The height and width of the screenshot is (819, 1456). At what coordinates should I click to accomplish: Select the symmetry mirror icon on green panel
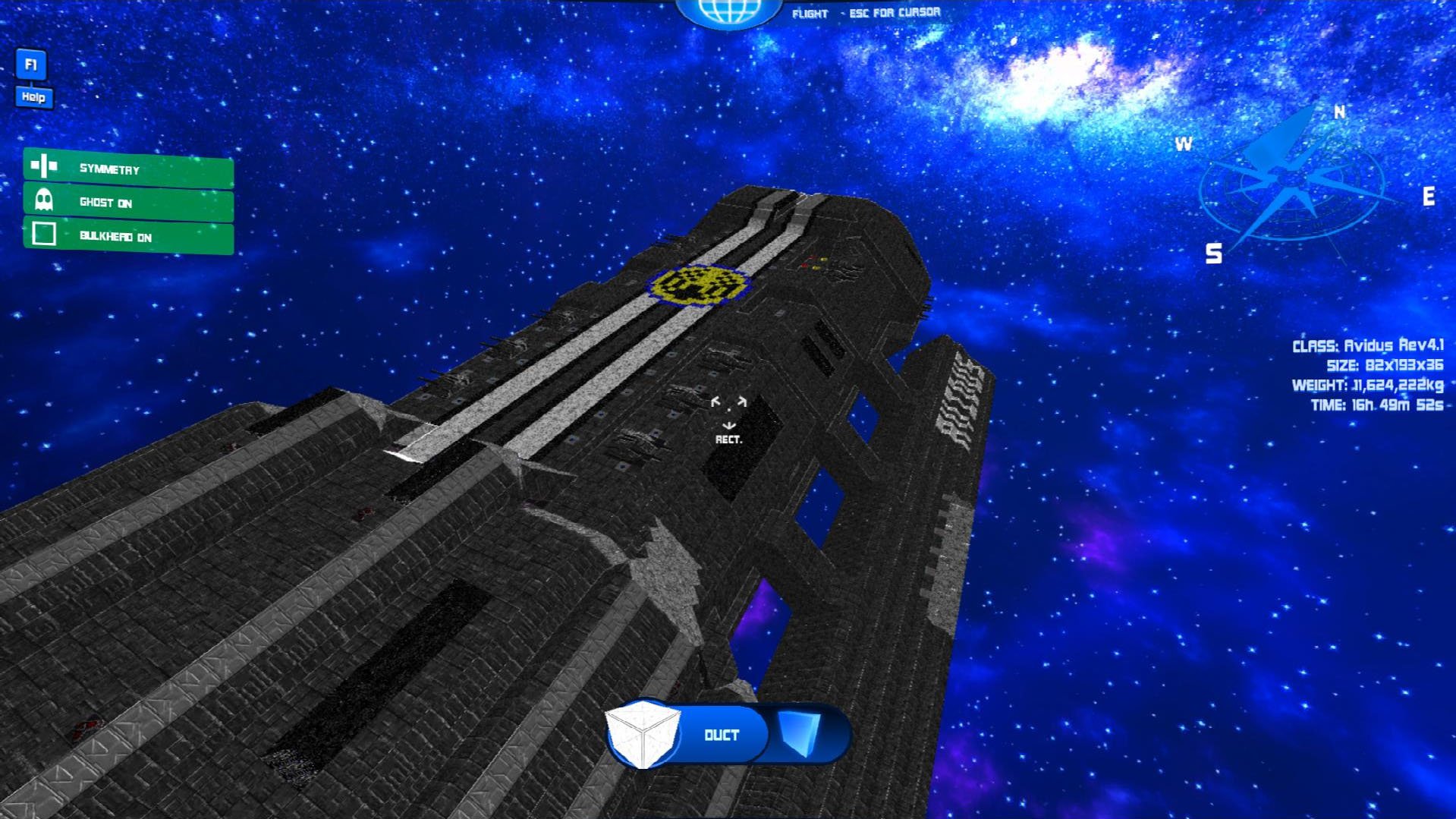point(43,167)
